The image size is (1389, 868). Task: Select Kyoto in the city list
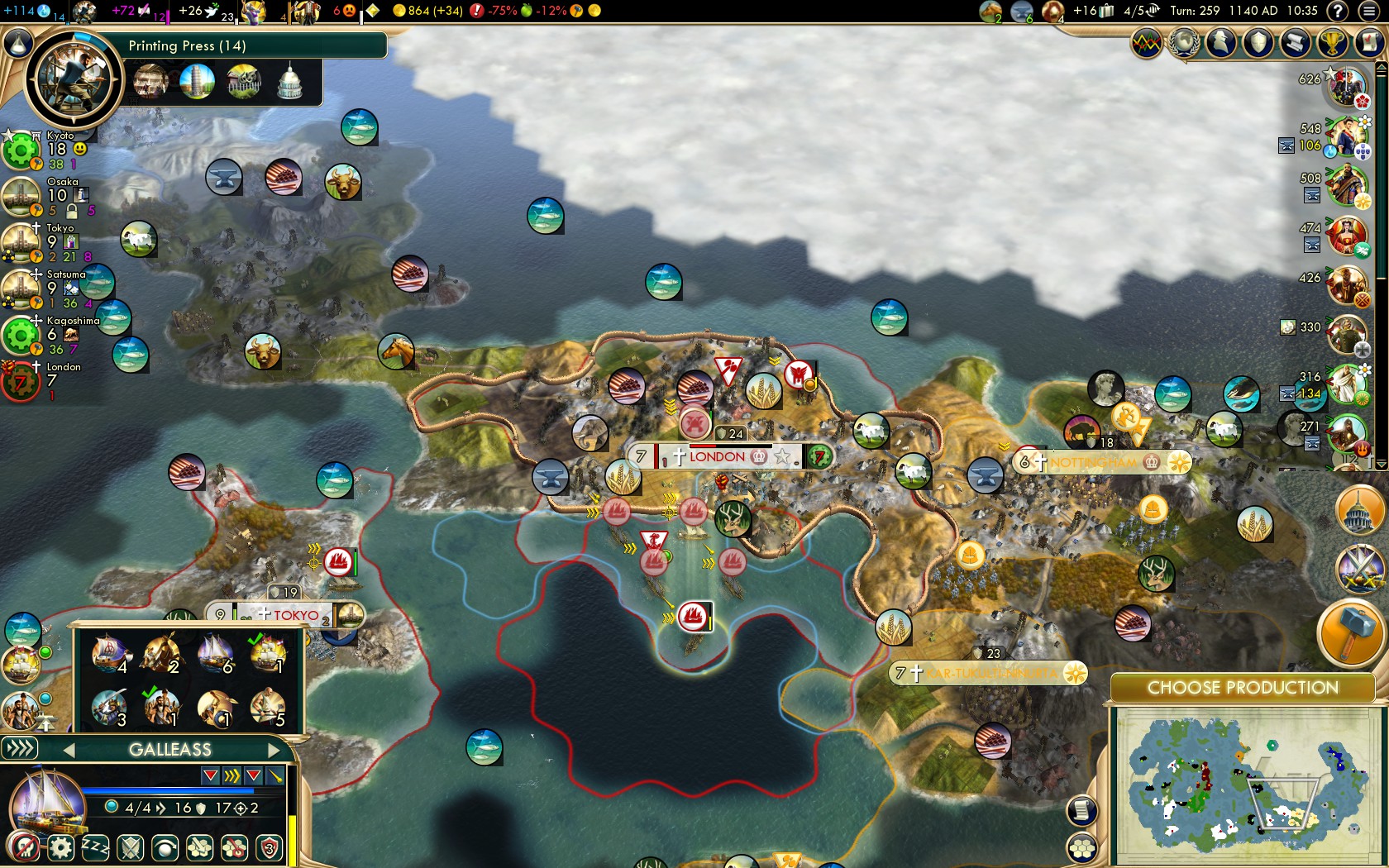(x=60, y=136)
